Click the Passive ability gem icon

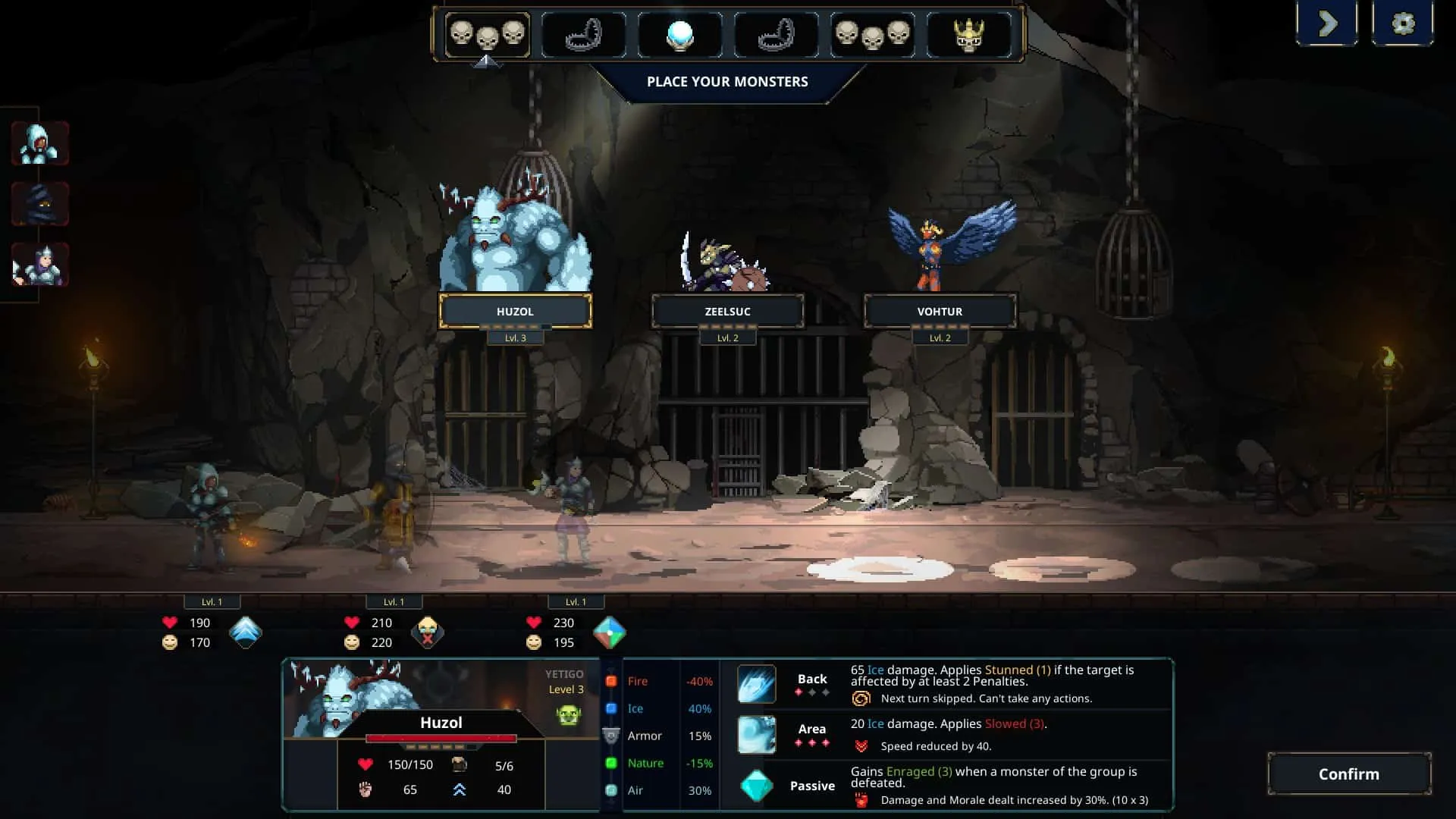point(757,786)
